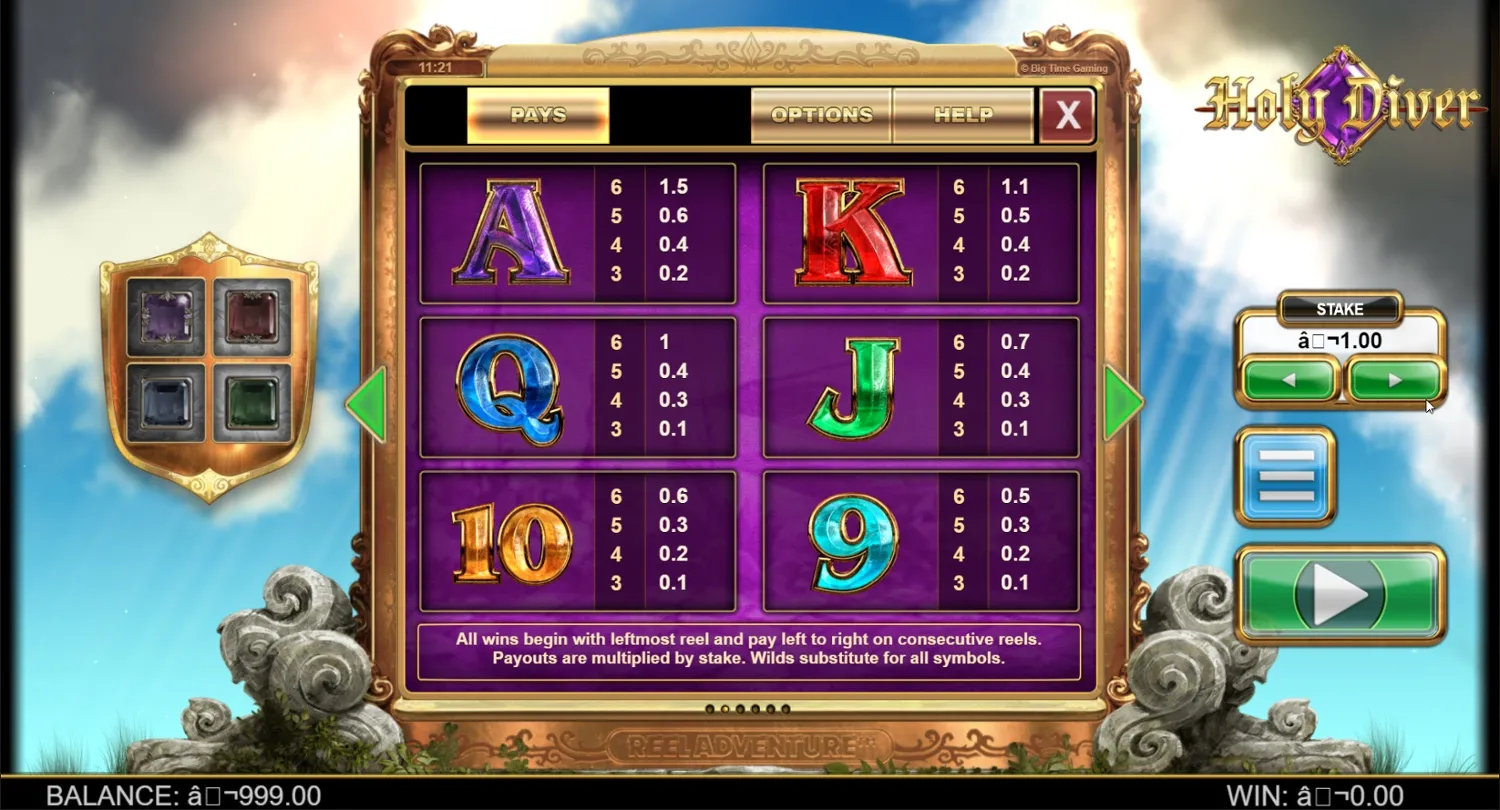Increase the stake with the right stepper arrow

click(1394, 380)
